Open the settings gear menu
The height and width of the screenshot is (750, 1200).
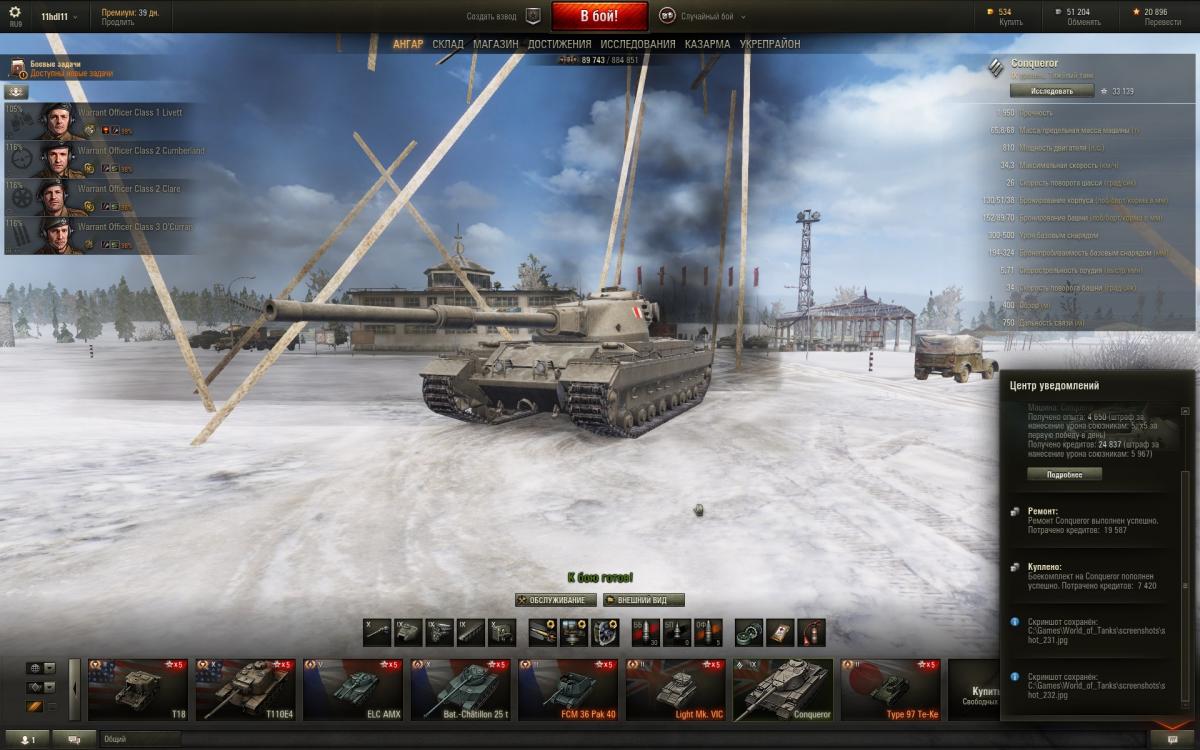[x=15, y=12]
